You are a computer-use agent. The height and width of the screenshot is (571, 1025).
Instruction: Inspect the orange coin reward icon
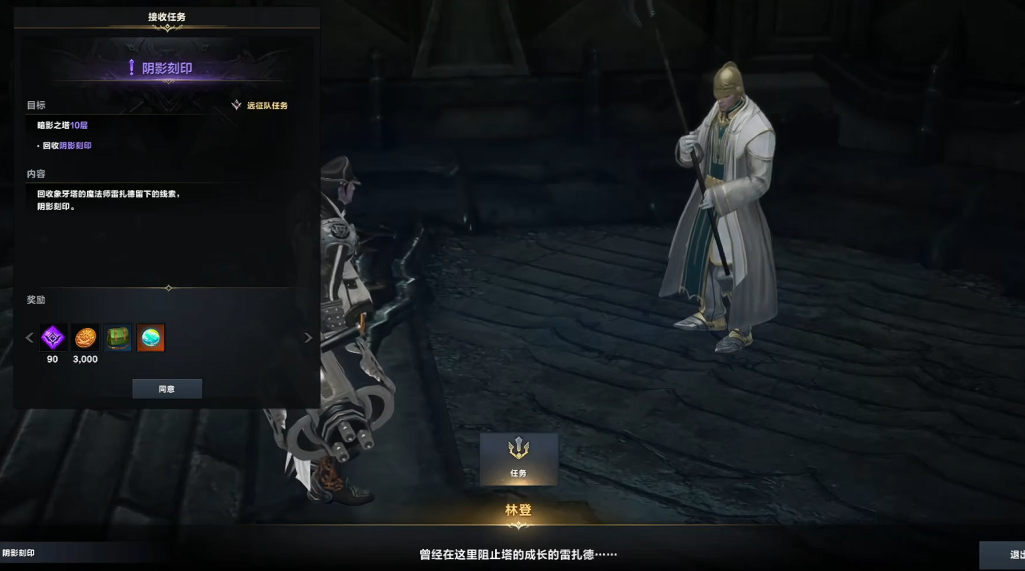(x=86, y=338)
